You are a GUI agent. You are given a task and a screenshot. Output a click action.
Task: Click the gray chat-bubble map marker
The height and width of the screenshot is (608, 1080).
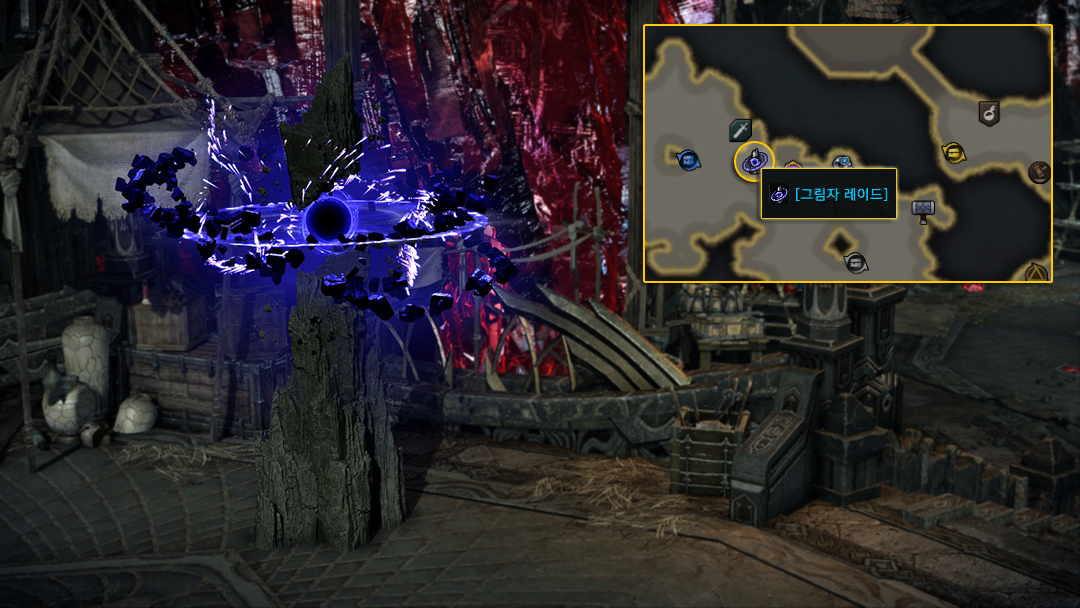point(855,263)
